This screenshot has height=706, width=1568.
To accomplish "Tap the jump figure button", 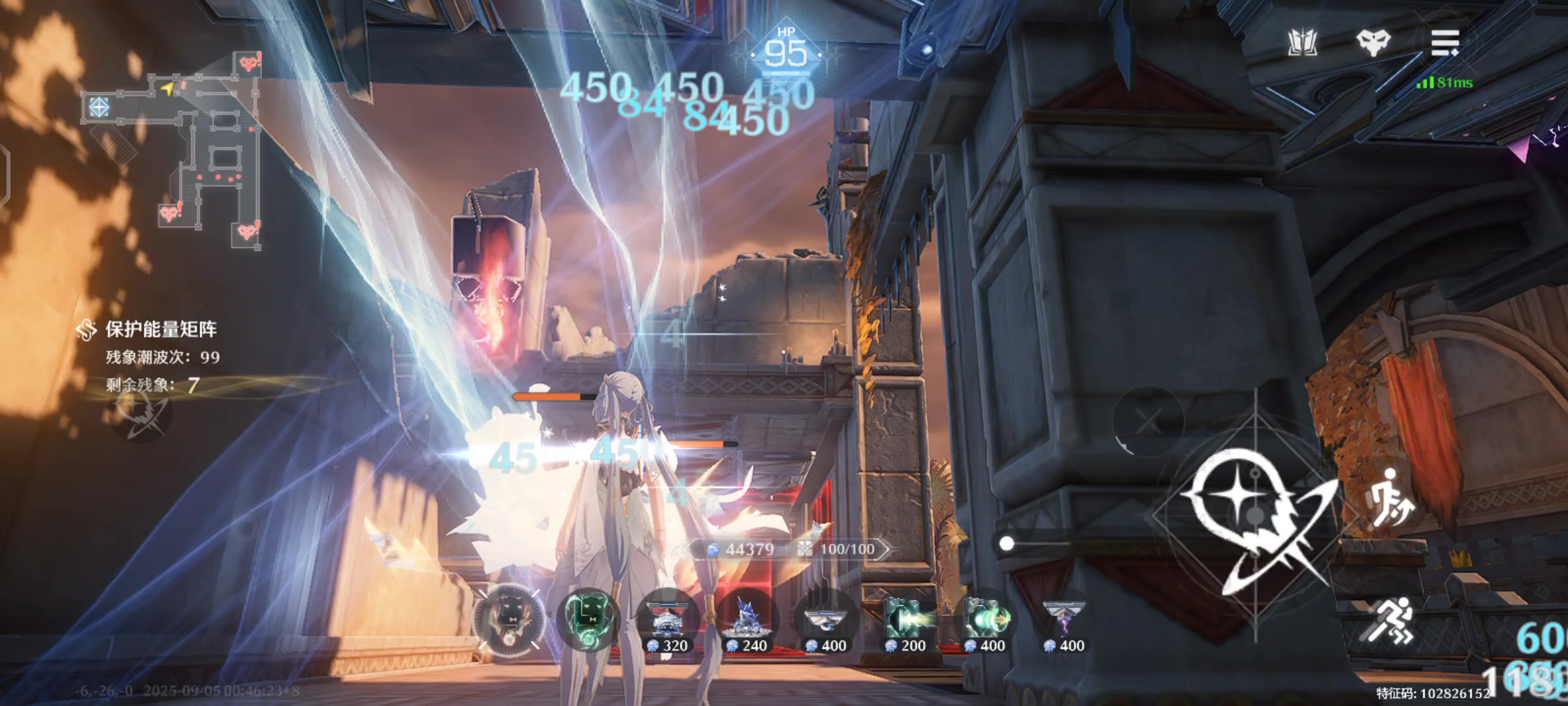I will point(1390,498).
